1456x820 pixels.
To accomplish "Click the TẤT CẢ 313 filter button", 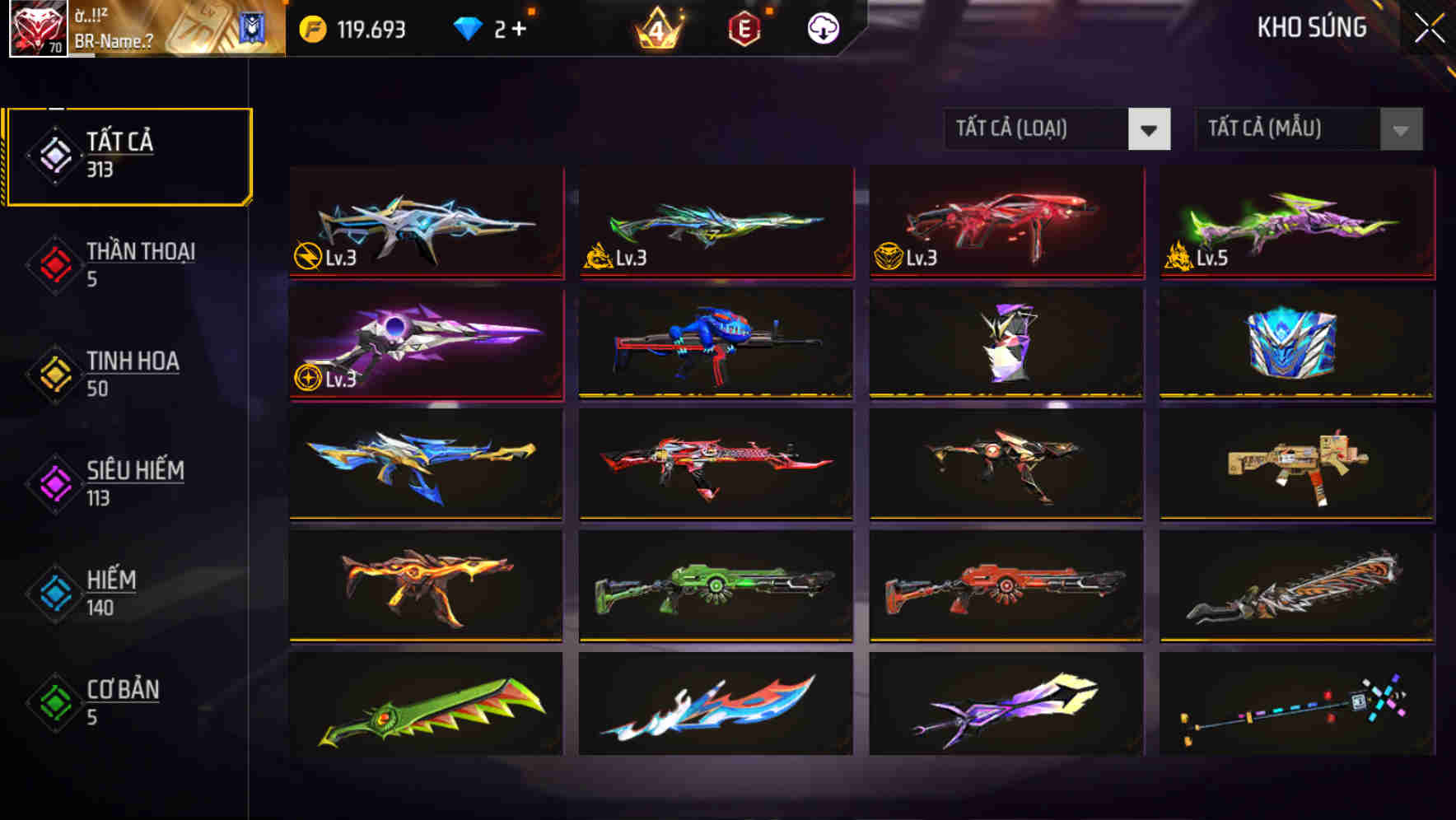I will [x=128, y=153].
